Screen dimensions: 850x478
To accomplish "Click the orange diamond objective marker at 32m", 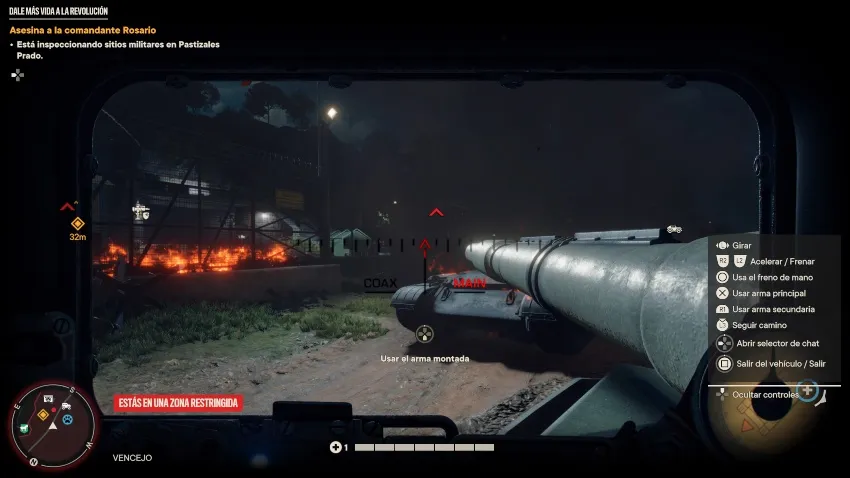I will 77,223.
